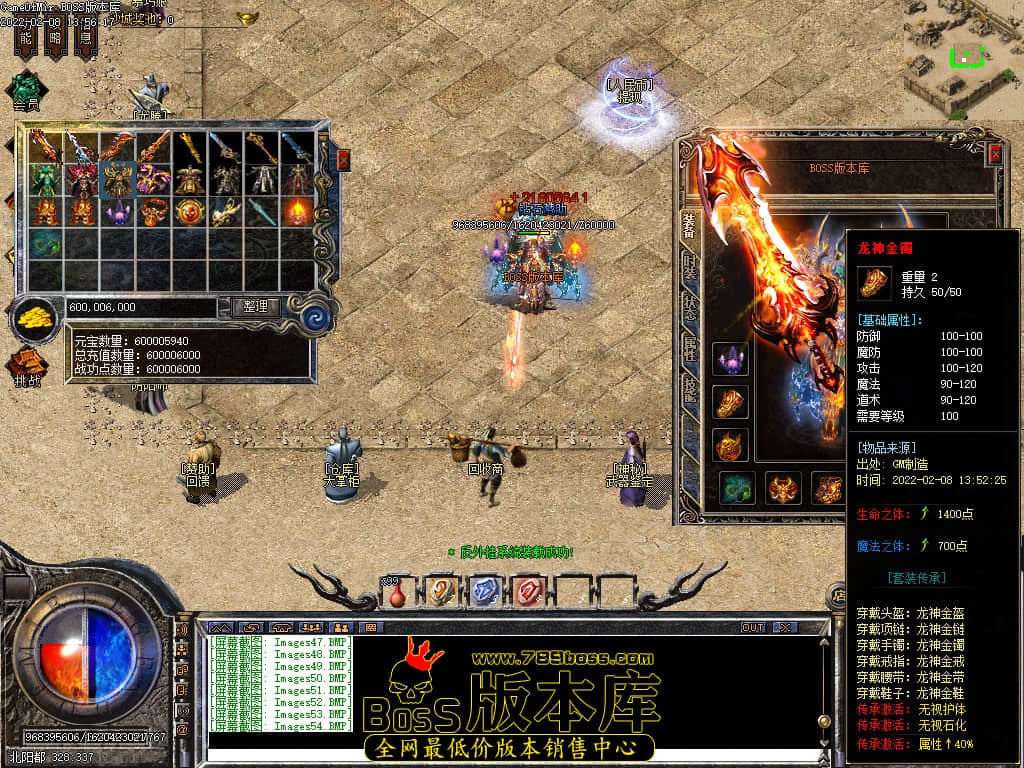1024x768 pixels.
Task: Select the flame orb item in bag
Action: pyautogui.click(x=298, y=212)
